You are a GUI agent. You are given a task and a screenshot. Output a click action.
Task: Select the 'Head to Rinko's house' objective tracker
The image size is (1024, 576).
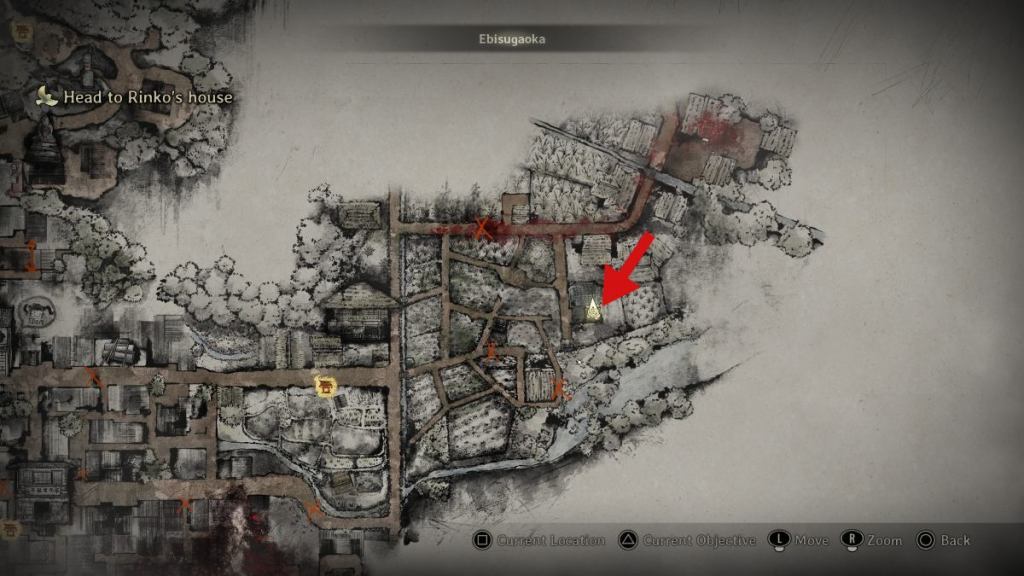(x=136, y=97)
